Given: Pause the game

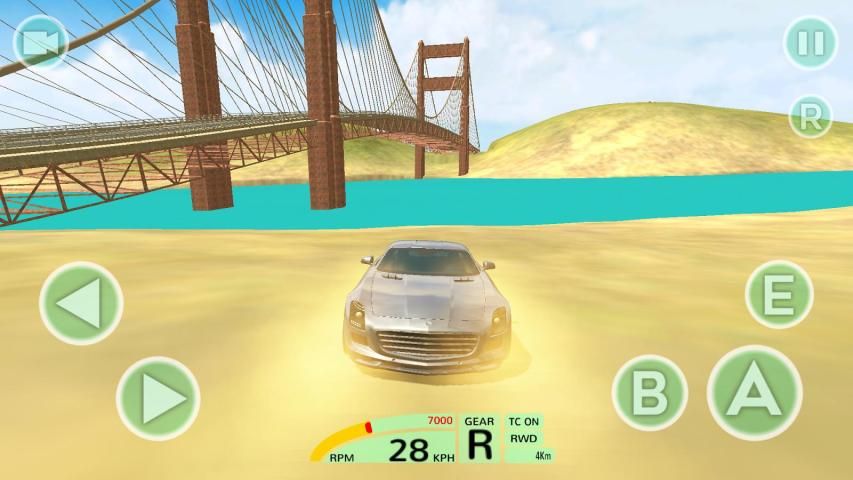Looking at the screenshot, I should pos(810,43).
